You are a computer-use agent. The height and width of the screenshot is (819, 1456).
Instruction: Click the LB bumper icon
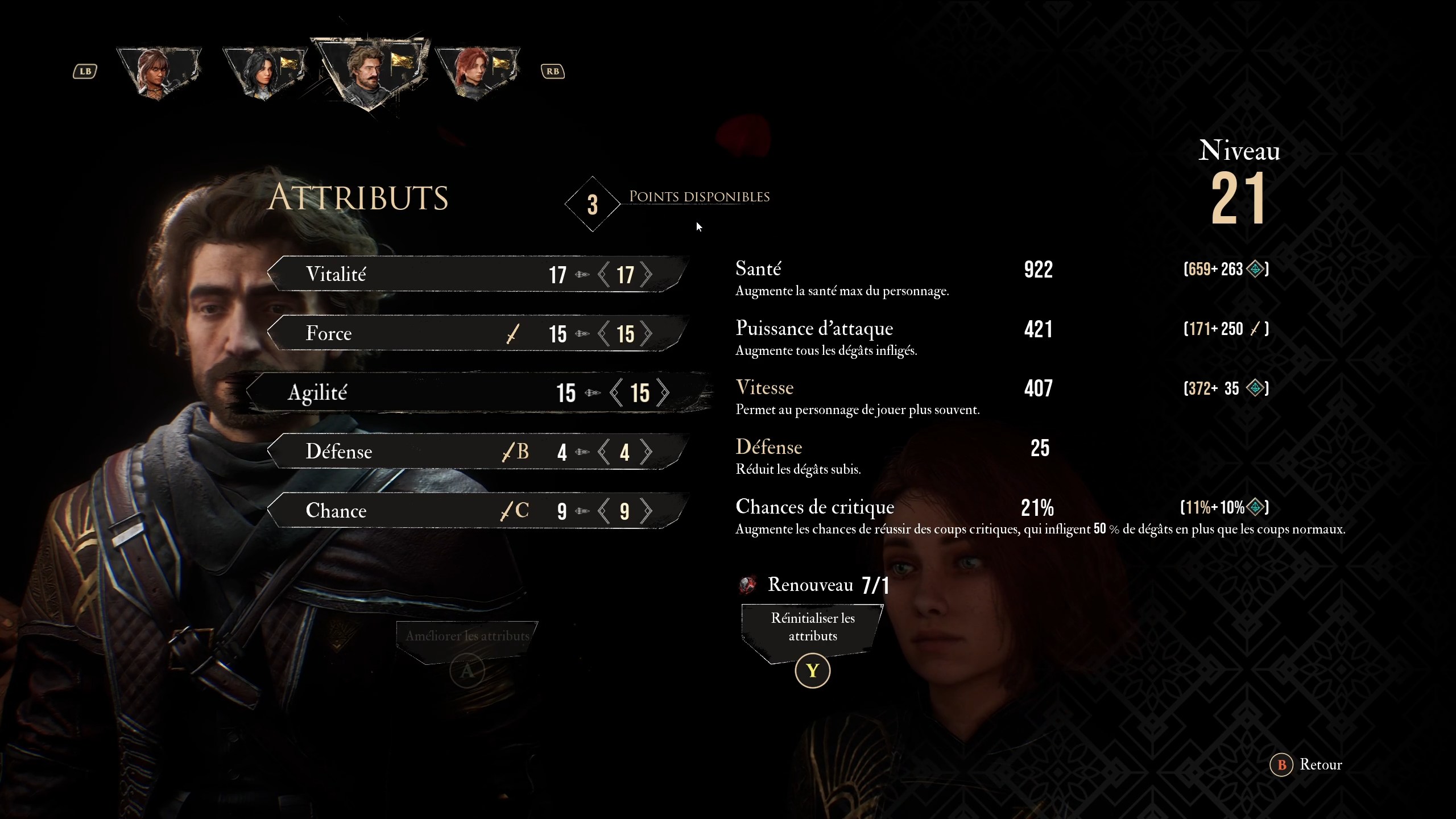pos(84,71)
